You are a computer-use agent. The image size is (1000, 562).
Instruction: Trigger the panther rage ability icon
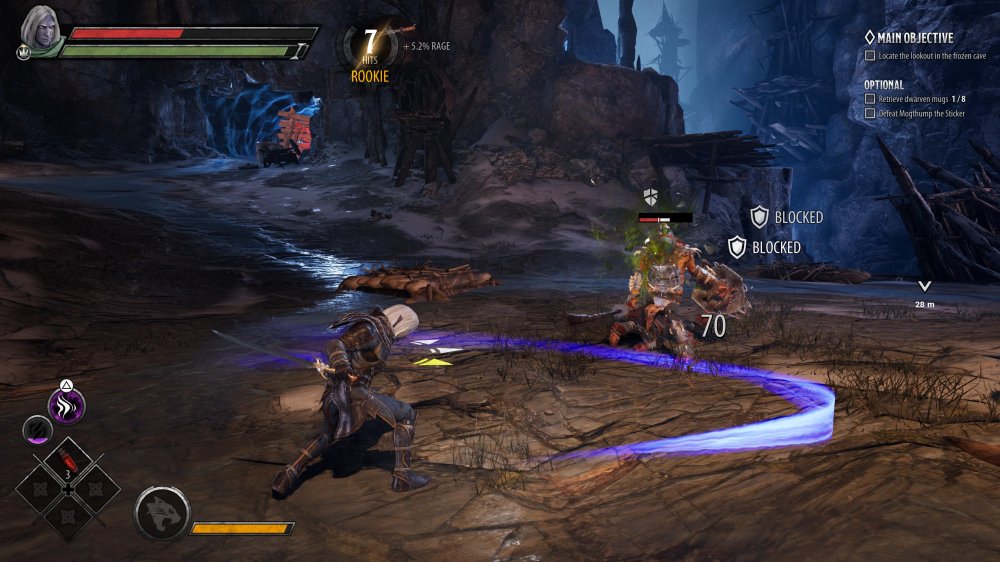[x=161, y=514]
